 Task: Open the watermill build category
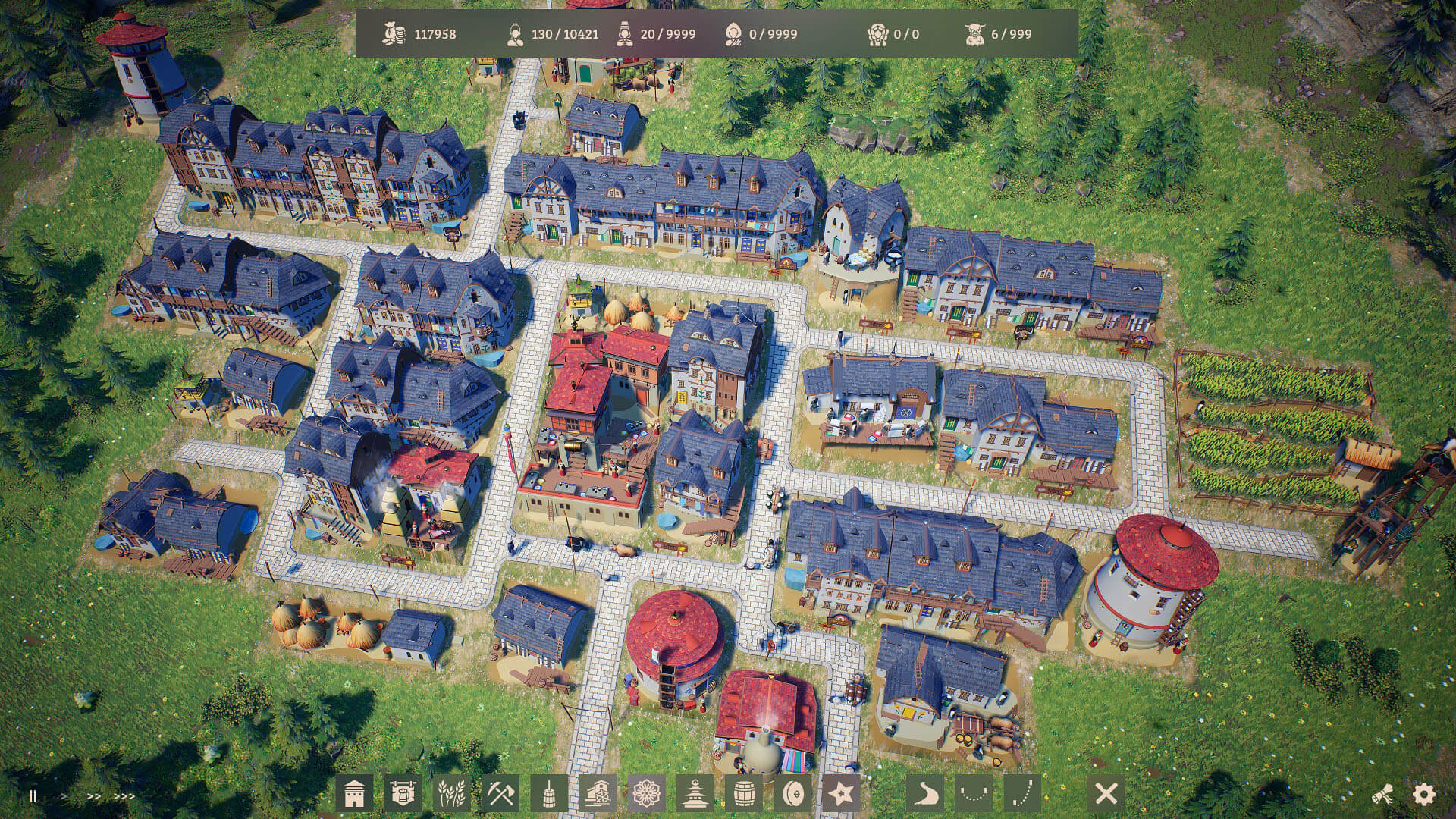coord(598,794)
